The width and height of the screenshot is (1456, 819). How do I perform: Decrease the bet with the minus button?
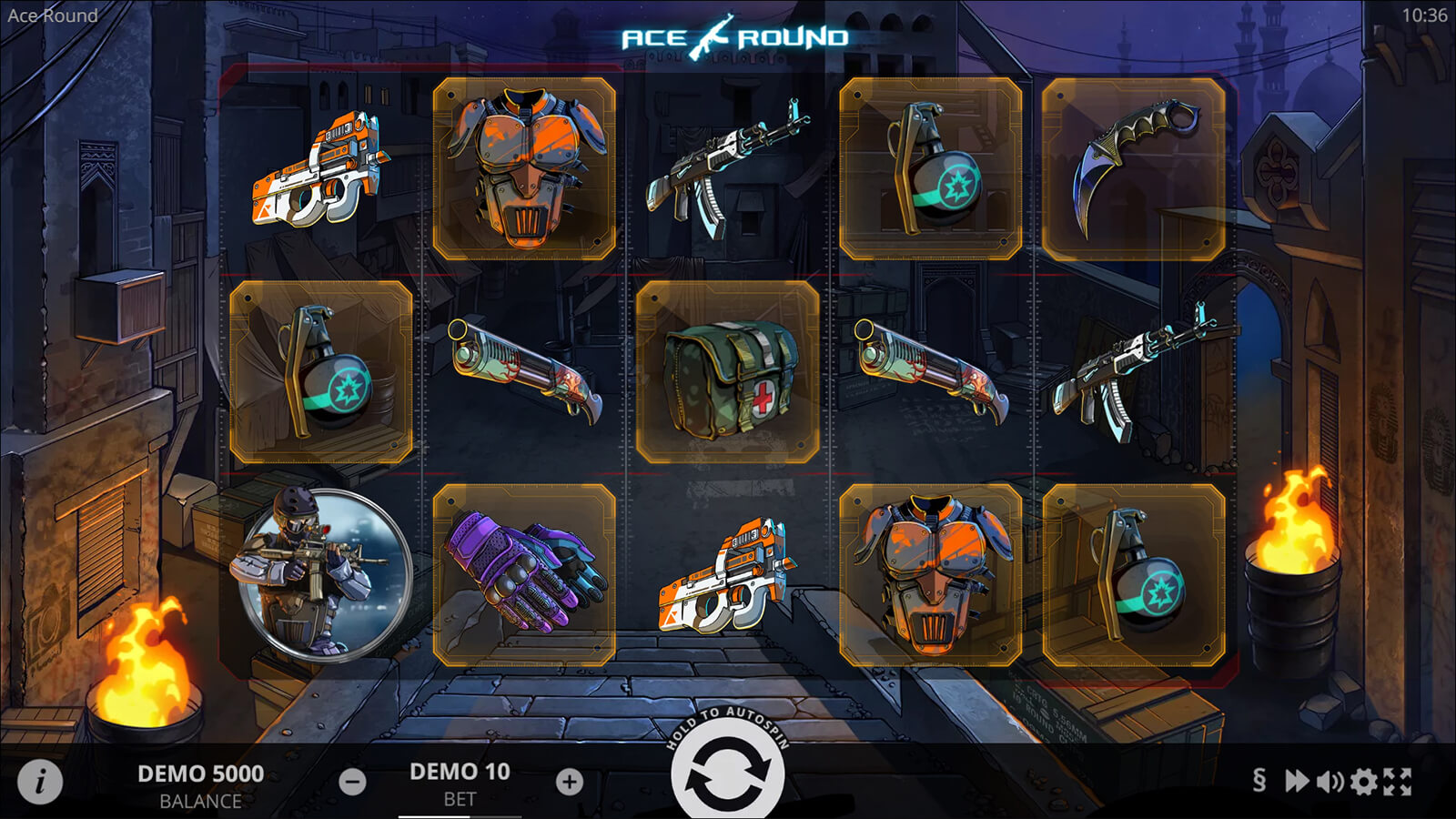352,782
